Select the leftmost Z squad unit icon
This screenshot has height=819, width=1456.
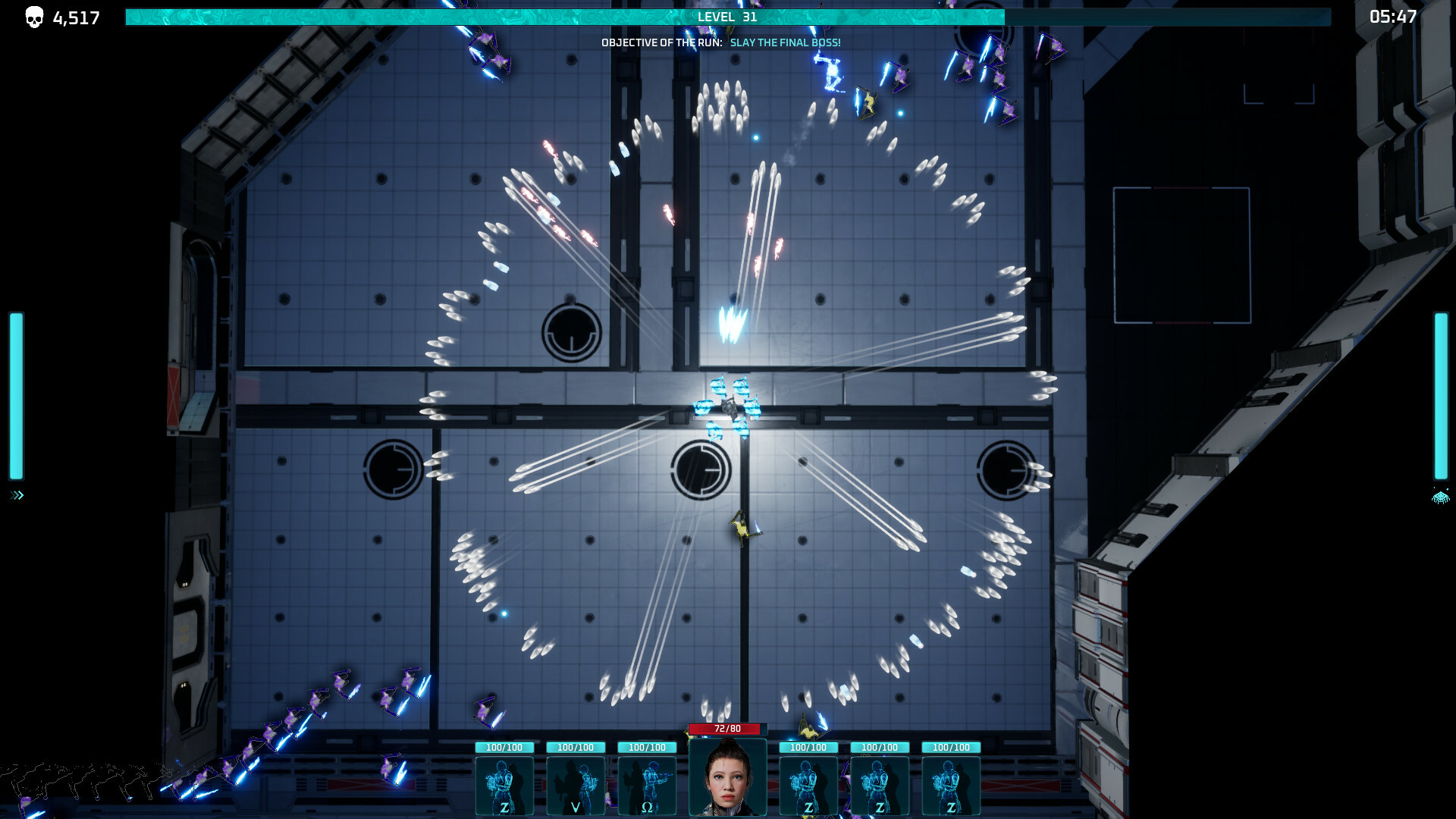[504, 785]
